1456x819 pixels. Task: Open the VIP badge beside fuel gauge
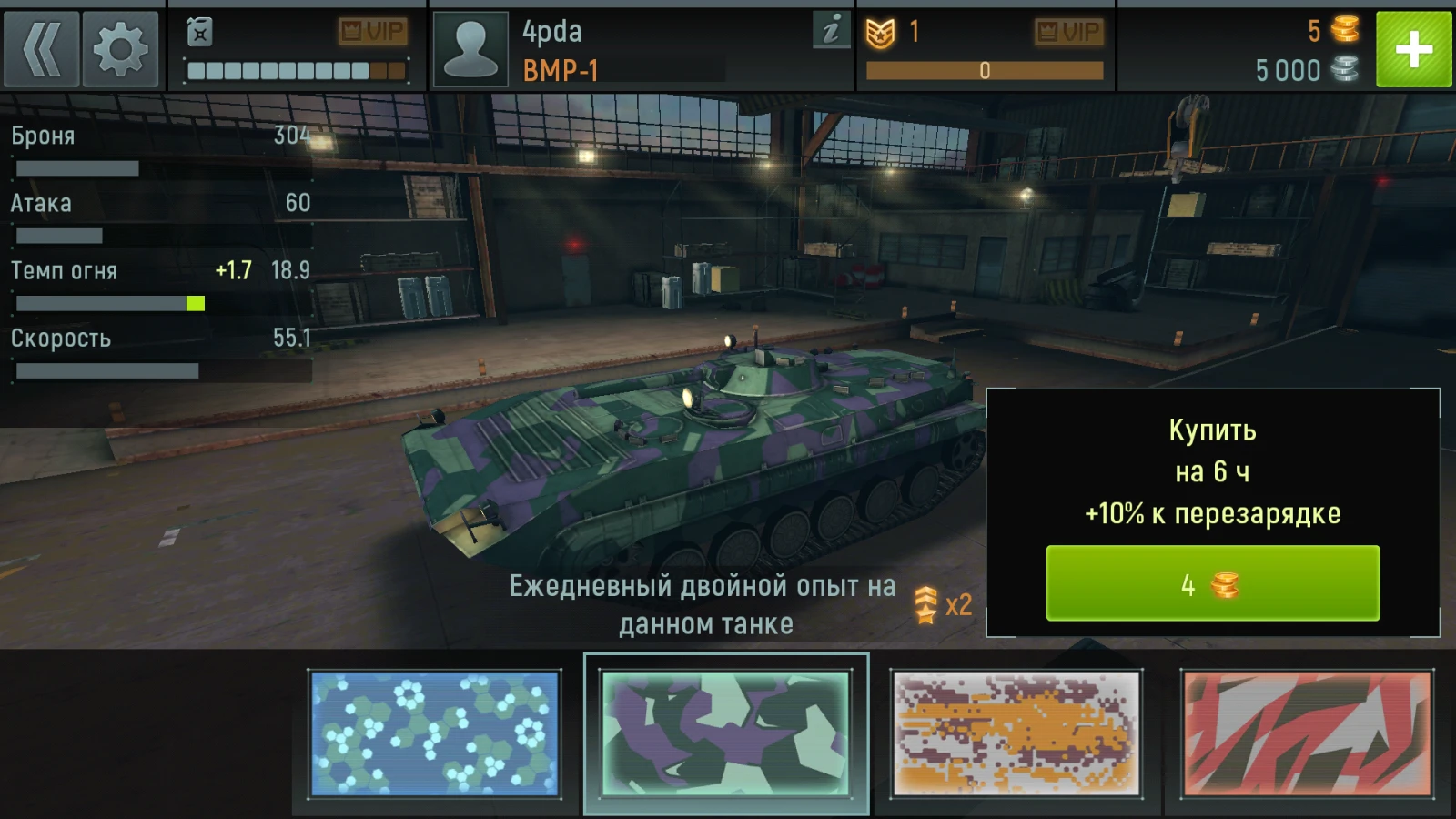372,32
